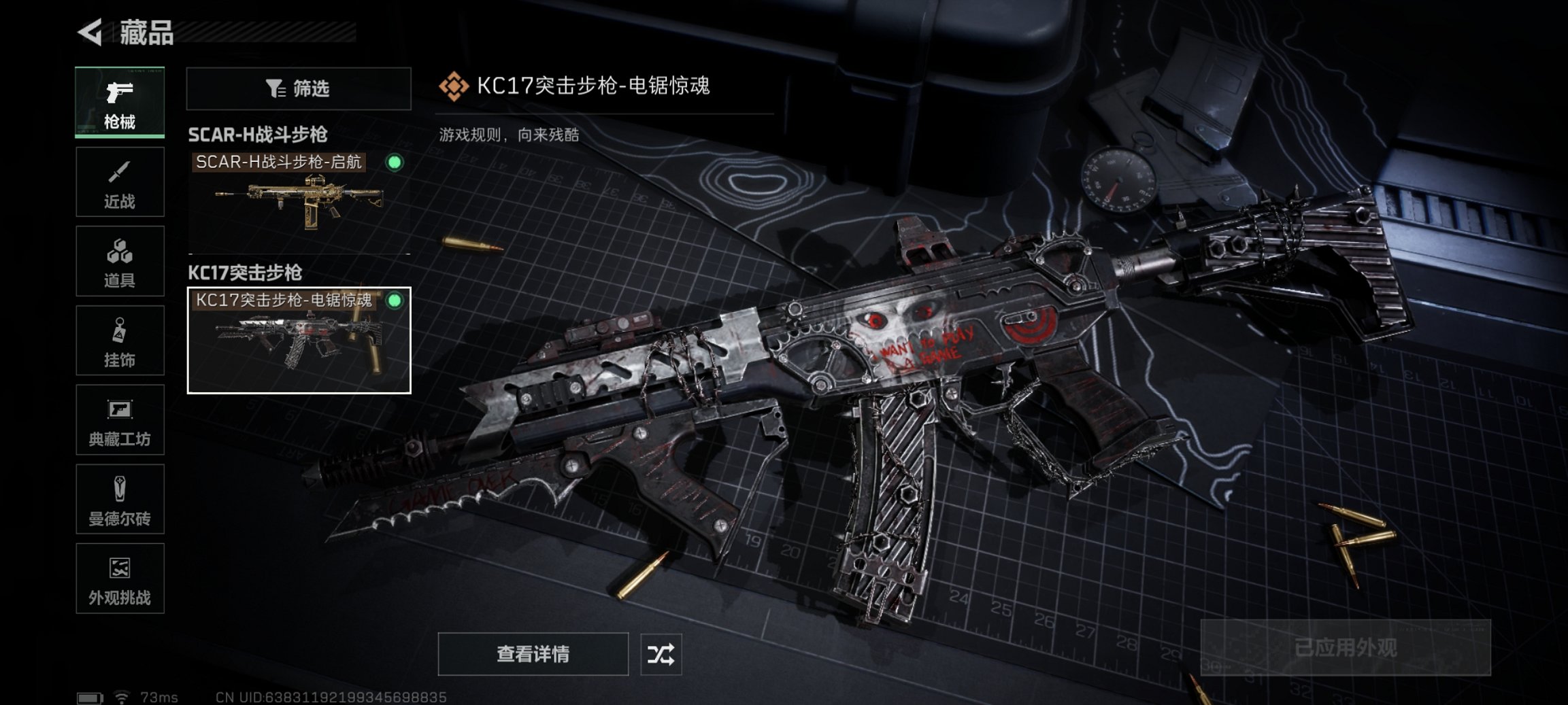The width and height of the screenshot is (1568, 705).
Task: Click the back arrow to exit collection
Action: 92,33
